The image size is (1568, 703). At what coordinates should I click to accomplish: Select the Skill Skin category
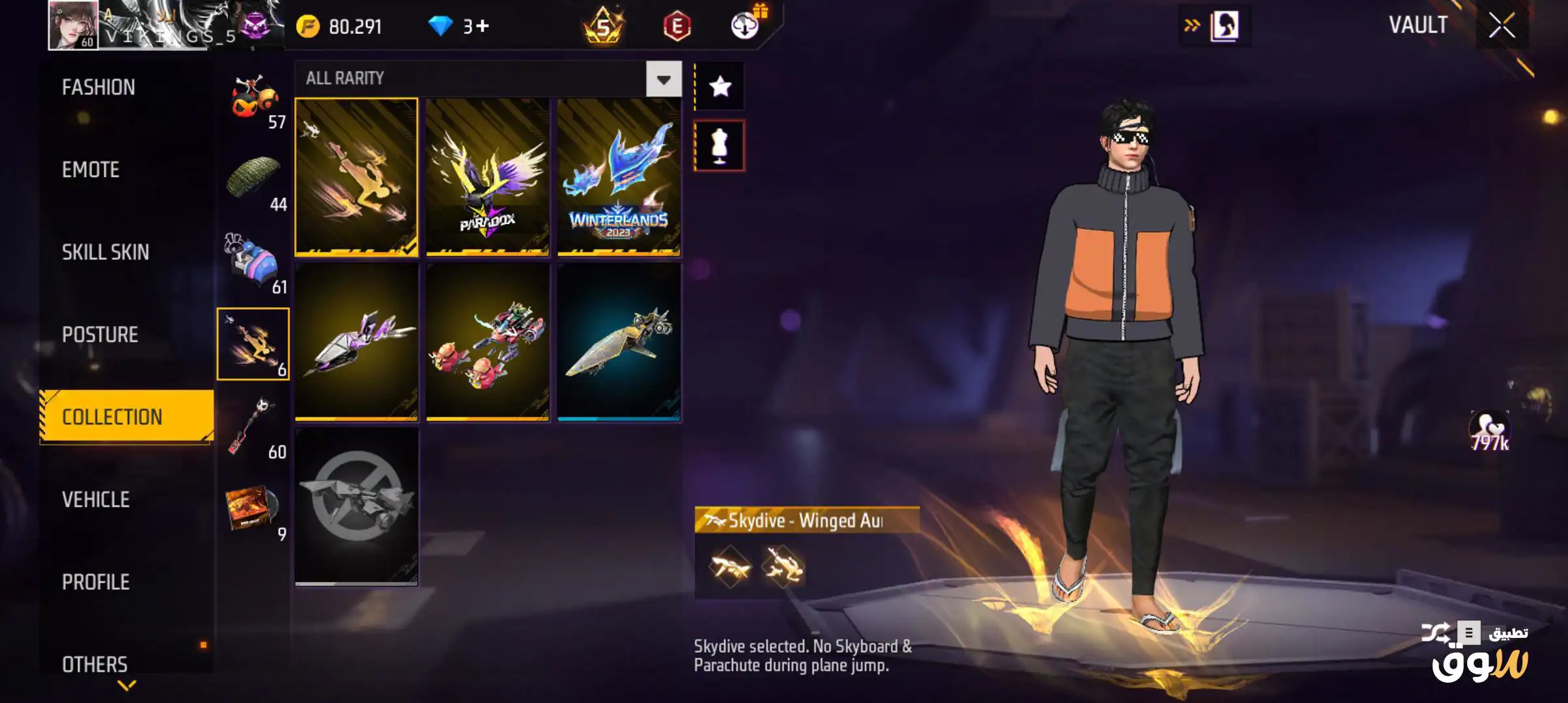pos(105,252)
